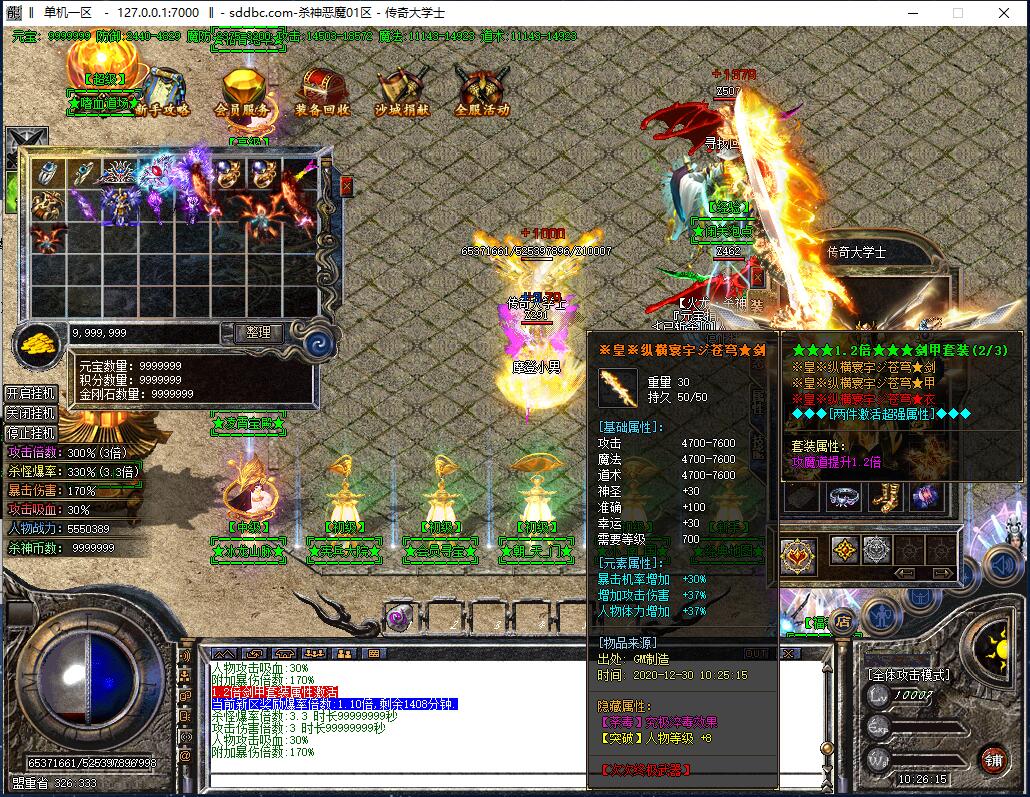This screenshot has height=797, width=1030.
Task: Open the 全服活动 server events menu
Action: coord(482,93)
